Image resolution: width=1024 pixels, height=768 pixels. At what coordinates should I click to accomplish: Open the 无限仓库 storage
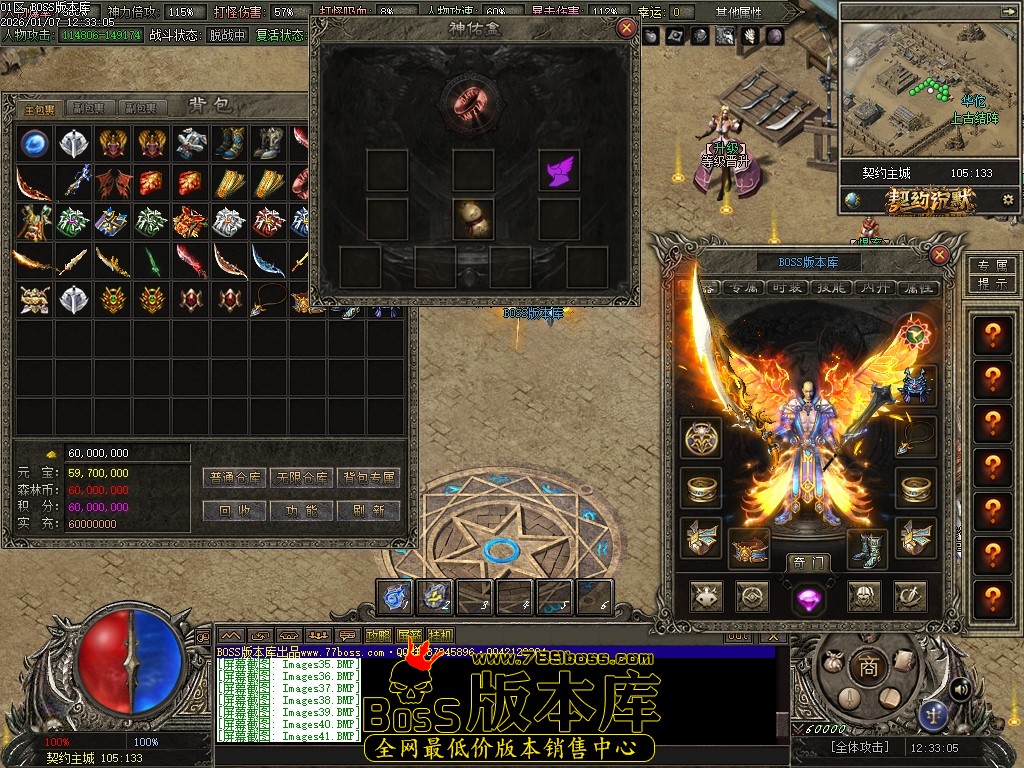point(302,478)
